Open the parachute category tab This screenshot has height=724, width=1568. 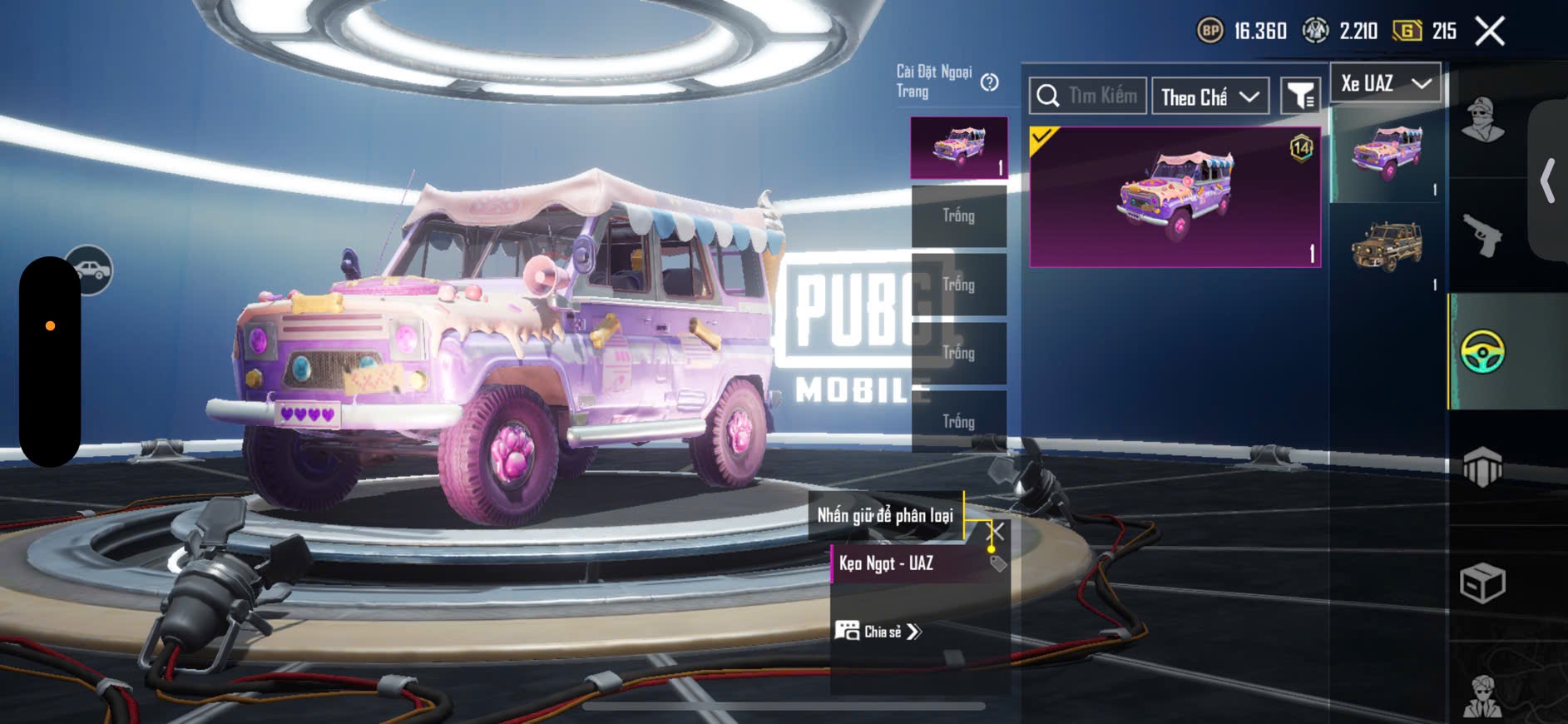[x=1482, y=467]
